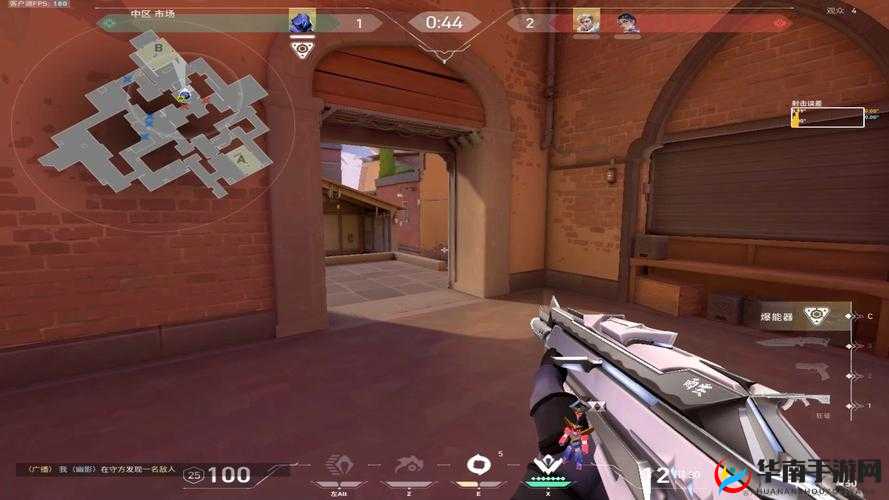Viewport: 889px width, 500px height.
Task: Activate the first ability with flame emblem
Action: pos(342,467)
